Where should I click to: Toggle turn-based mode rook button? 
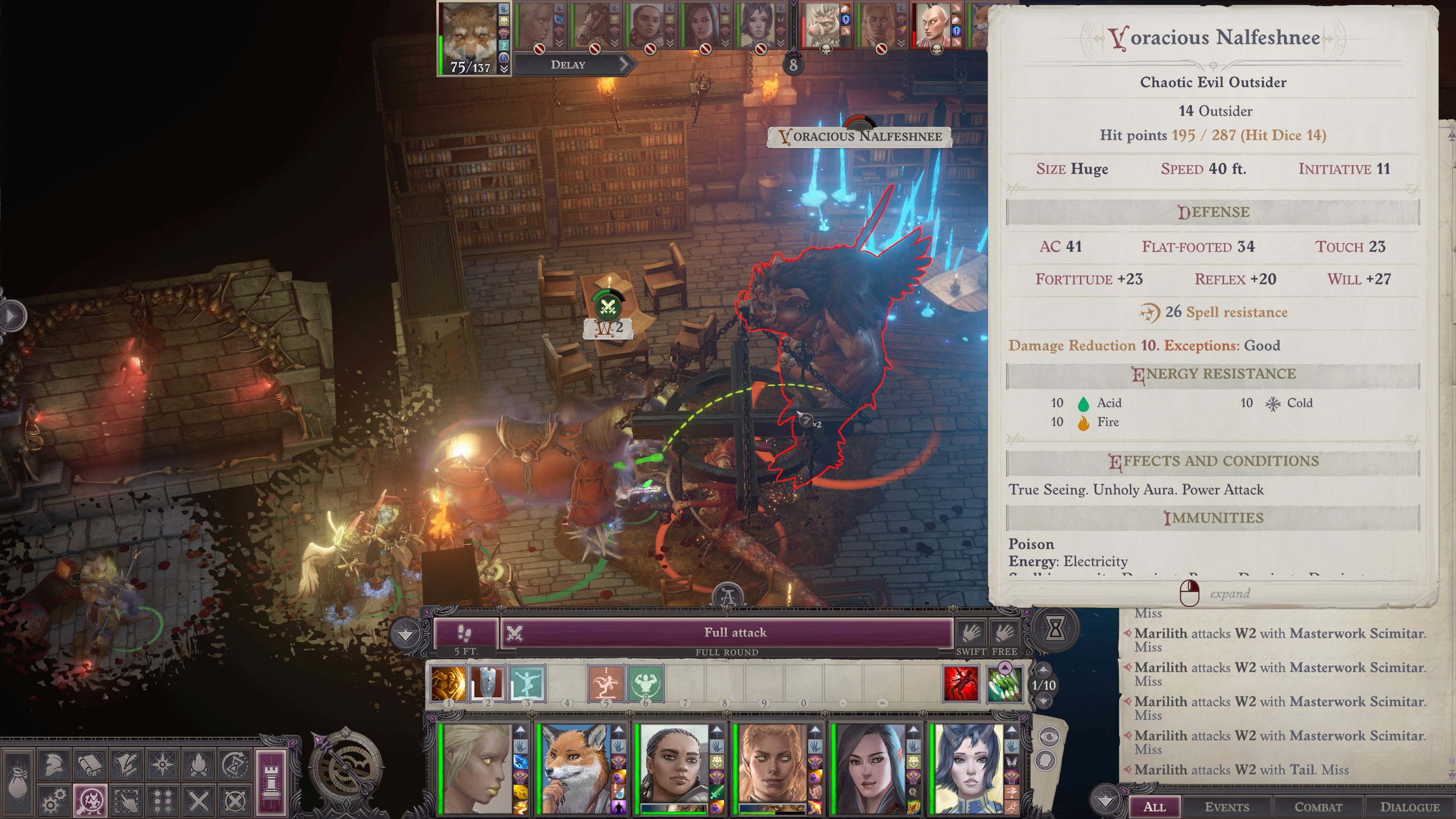(271, 784)
